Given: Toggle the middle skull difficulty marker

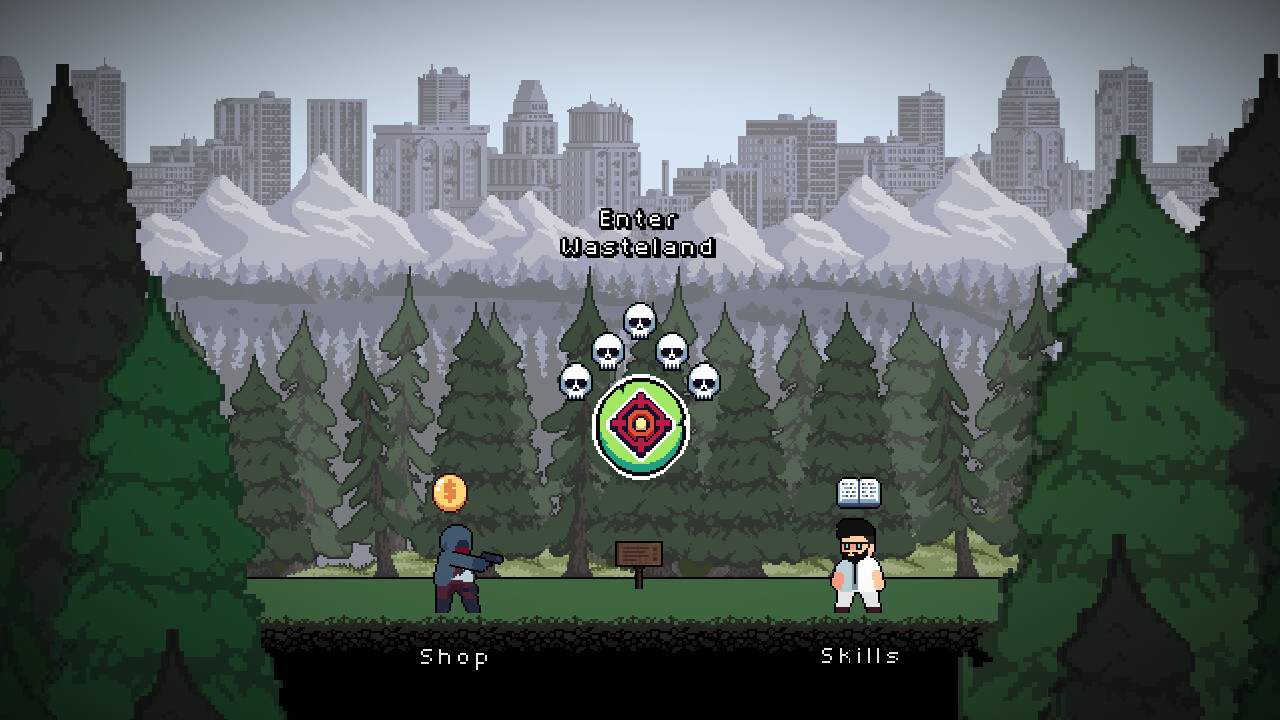Looking at the screenshot, I should point(640,319).
